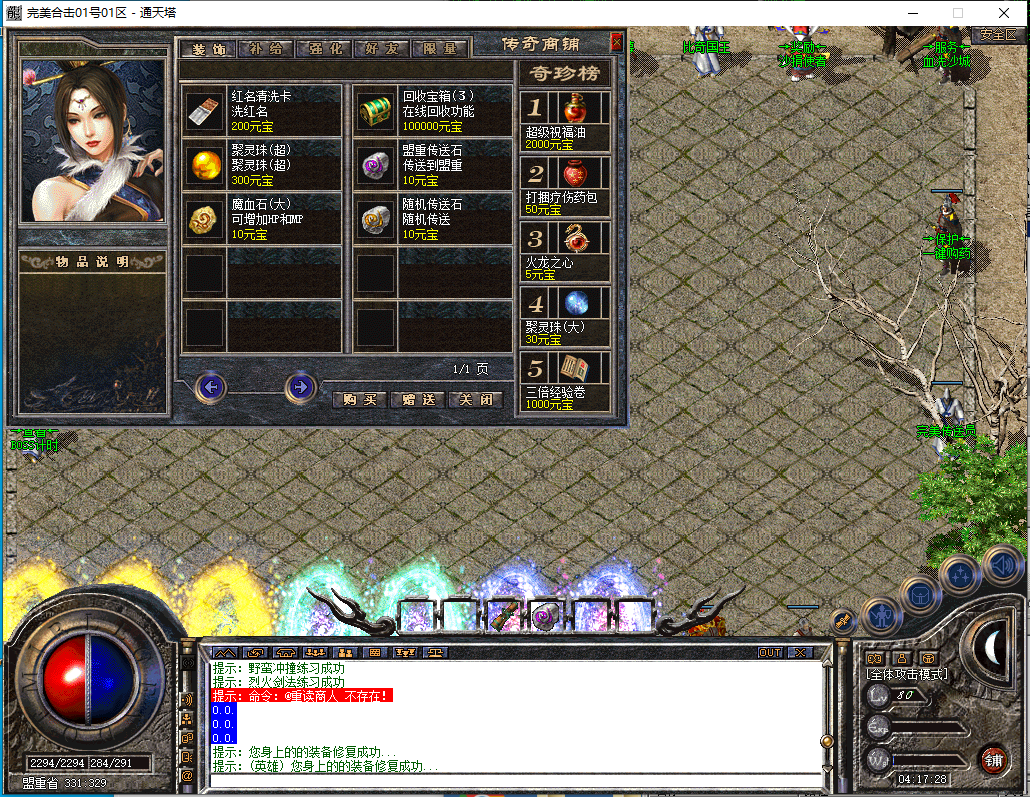Choose the 回收宝箱 treasure chest item
Screen dimensions: 1030x797
[376, 110]
